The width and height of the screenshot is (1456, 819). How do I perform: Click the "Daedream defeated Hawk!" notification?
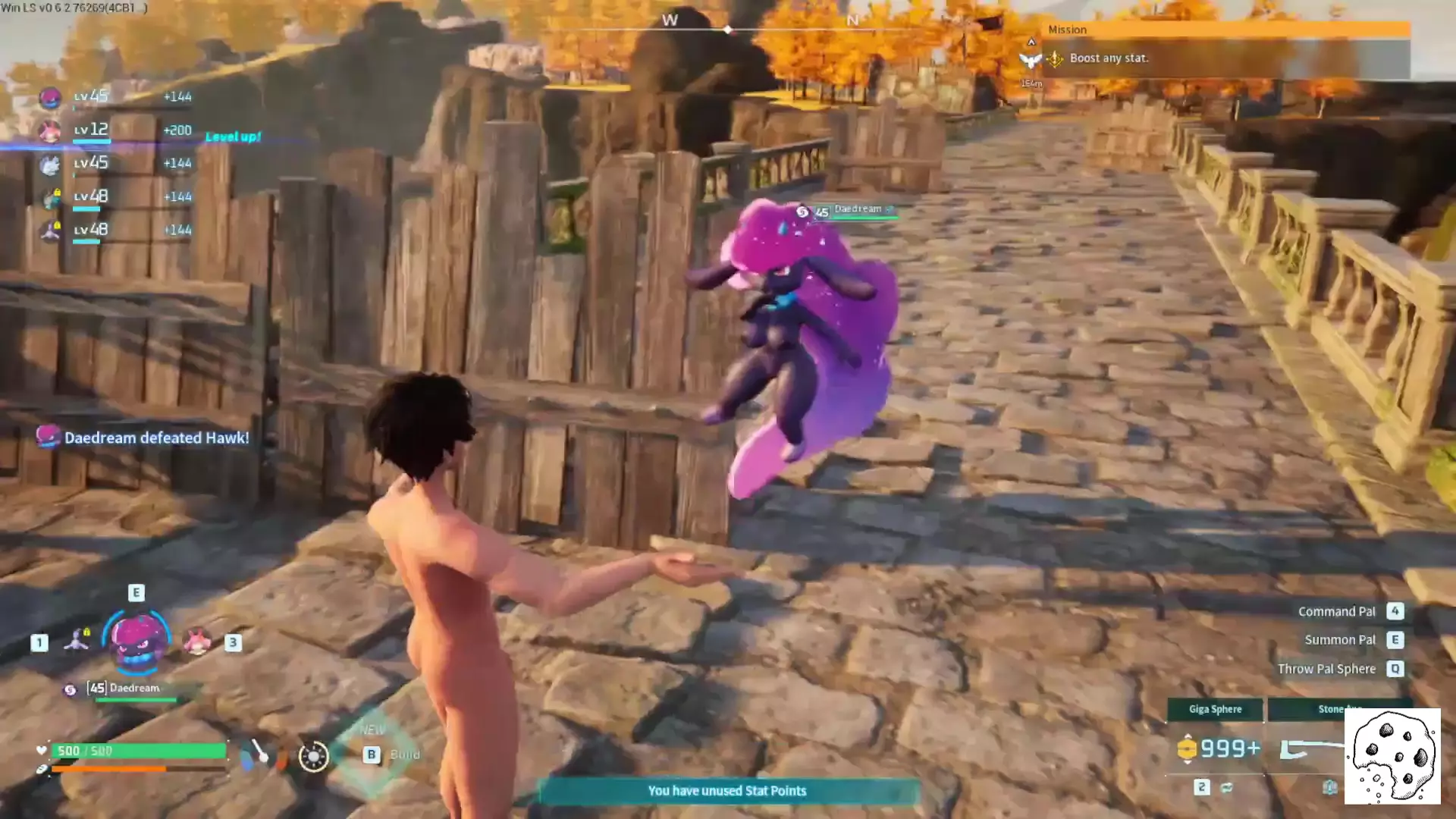[155, 438]
